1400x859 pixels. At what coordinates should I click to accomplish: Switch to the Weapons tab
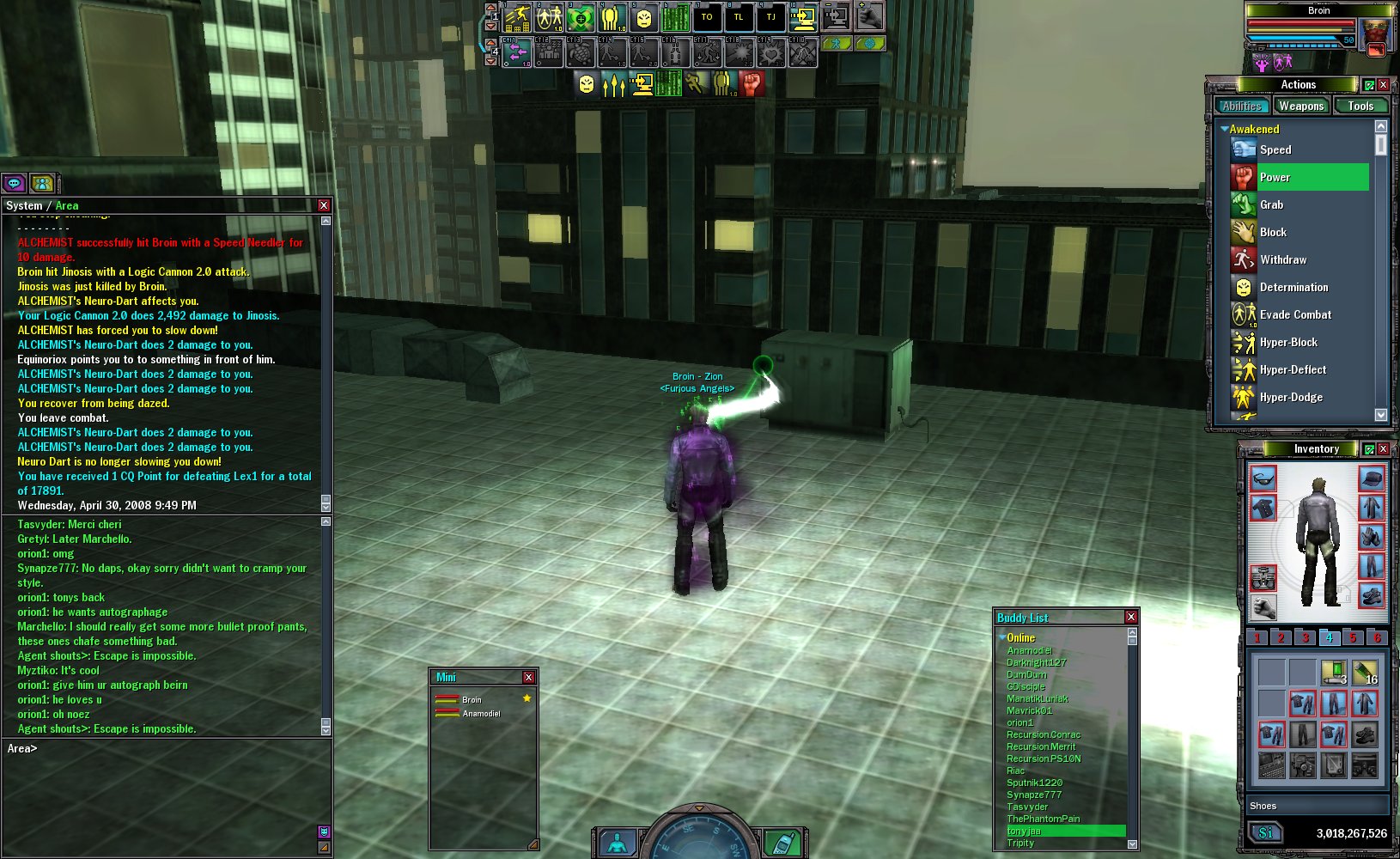[x=1300, y=106]
